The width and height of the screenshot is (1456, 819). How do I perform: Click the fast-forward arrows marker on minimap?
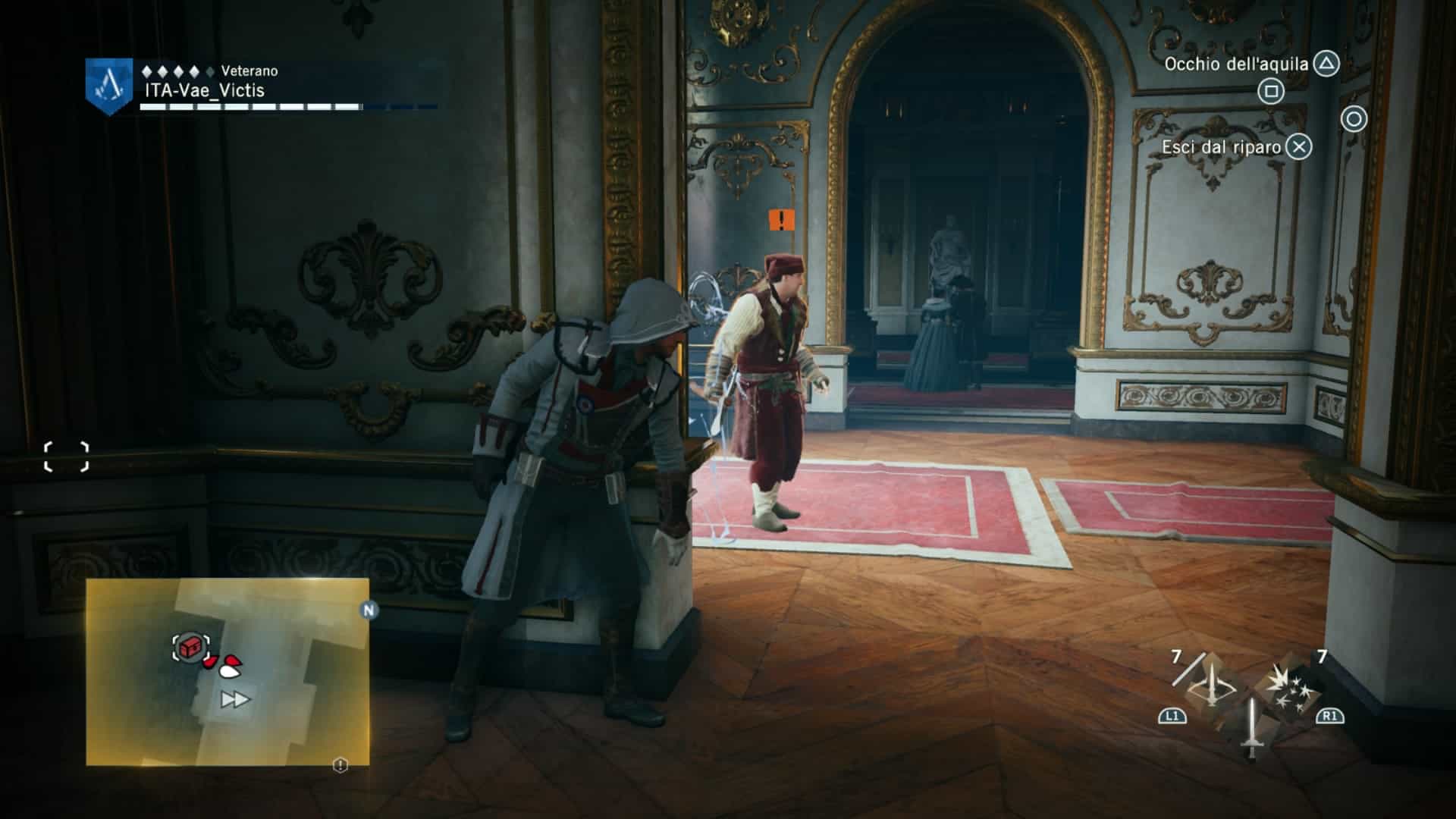pyautogui.click(x=234, y=699)
